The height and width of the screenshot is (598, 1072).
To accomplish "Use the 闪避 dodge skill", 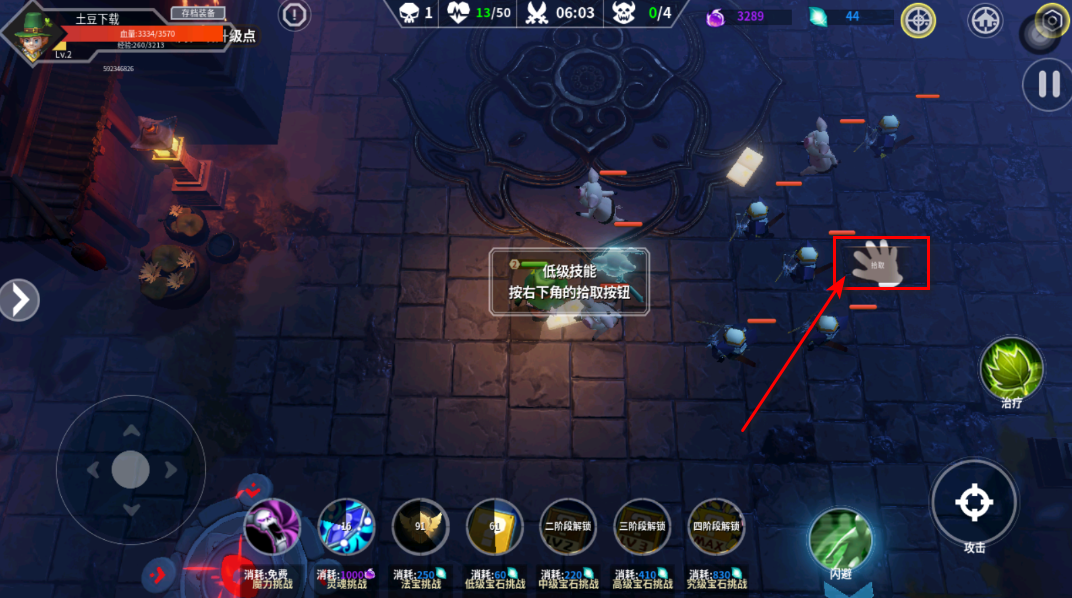I will (840, 539).
